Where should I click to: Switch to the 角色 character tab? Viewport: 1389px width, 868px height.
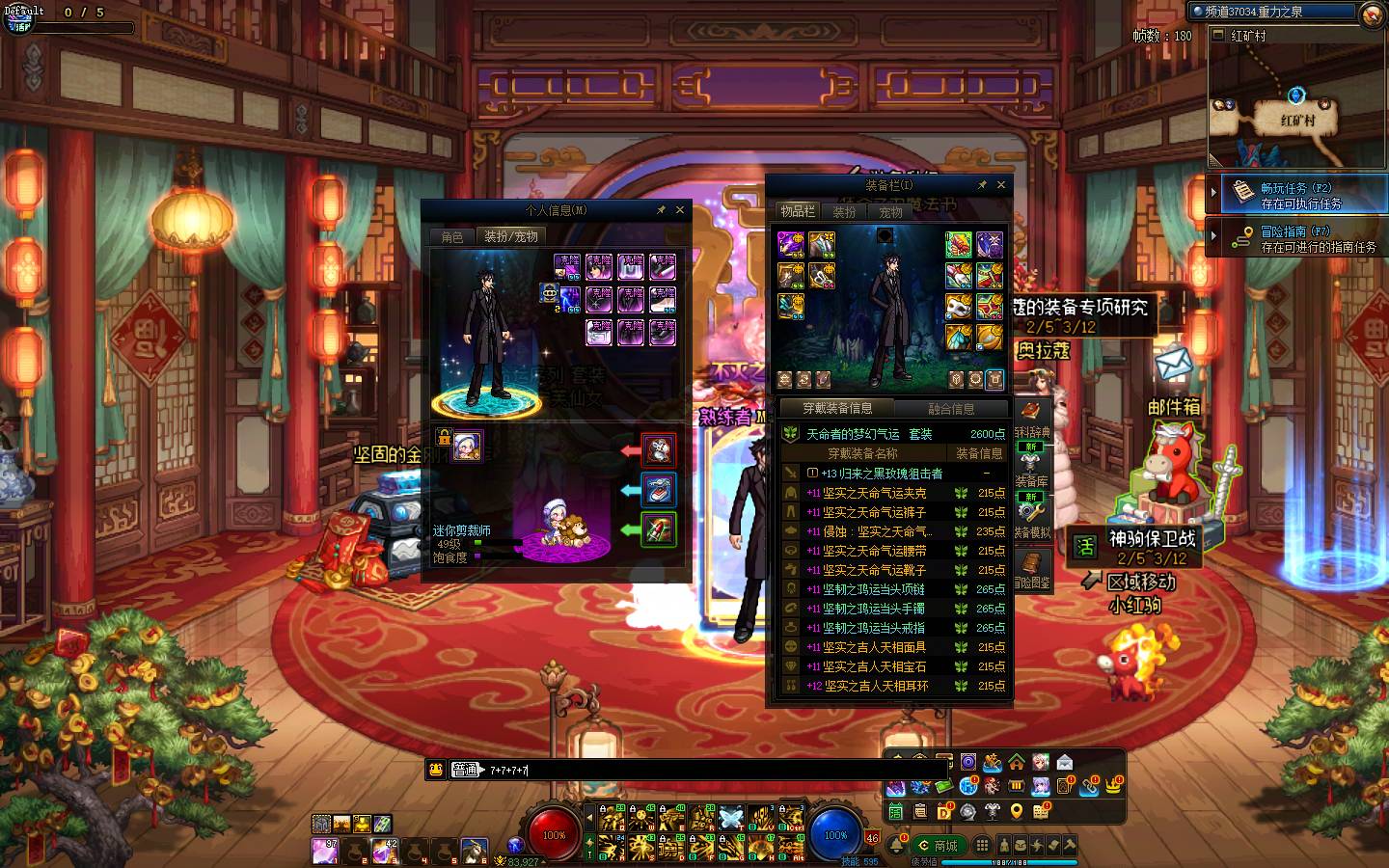452,237
